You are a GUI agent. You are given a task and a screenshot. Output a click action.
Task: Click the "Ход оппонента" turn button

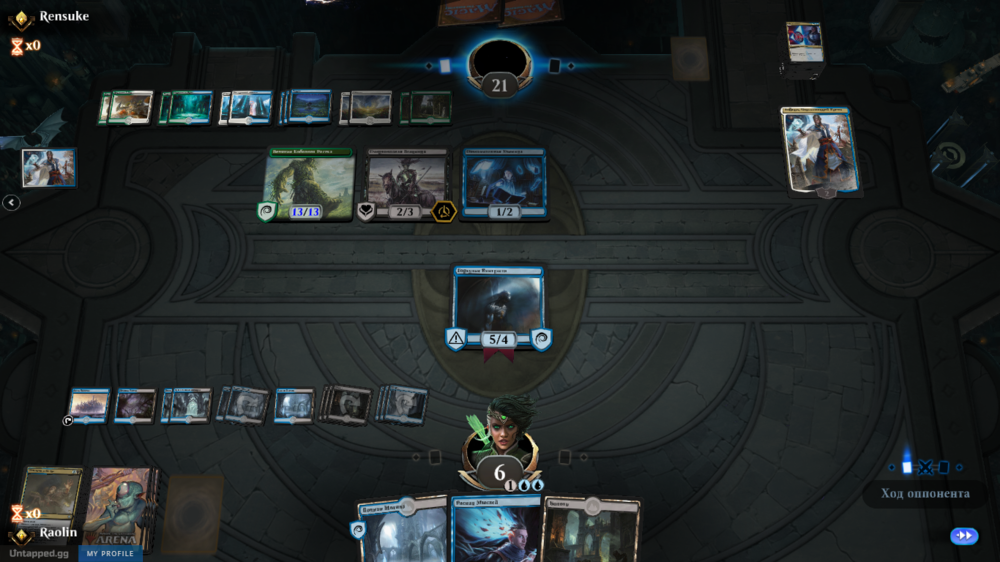925,493
